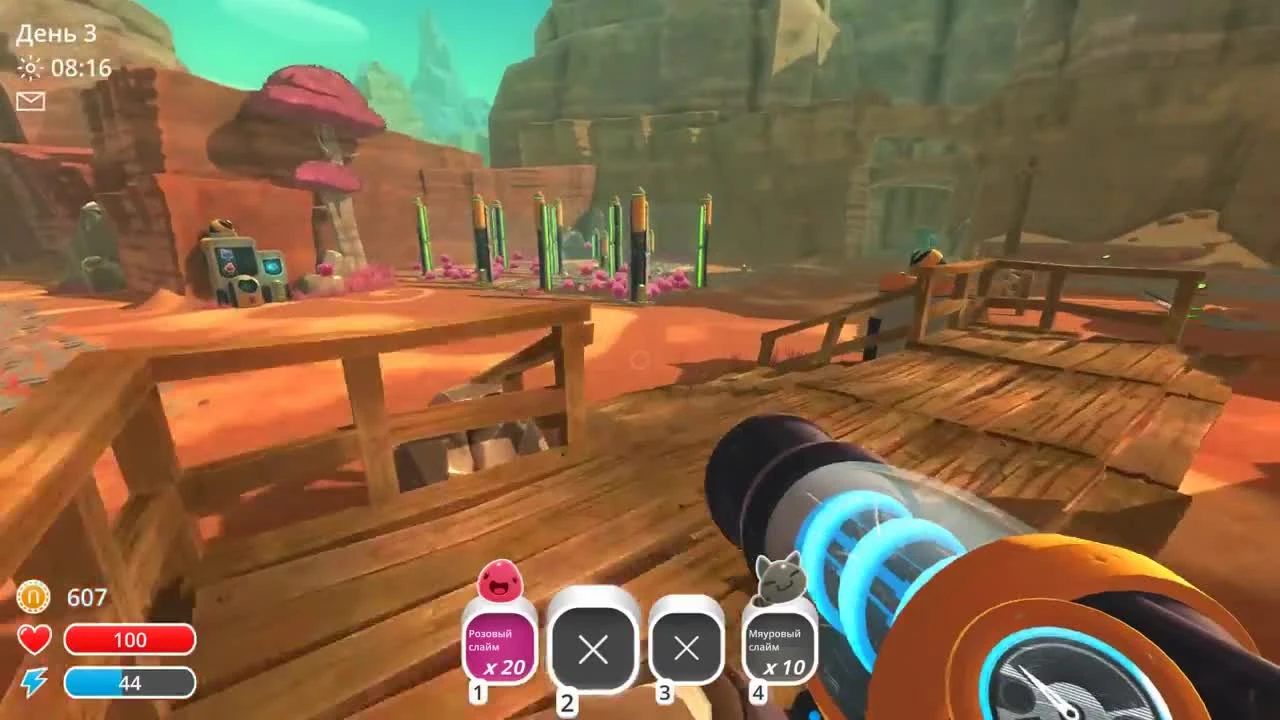This screenshot has height=720, width=1280.
Task: Select the Розовый слайм inventory slot
Action: tap(499, 647)
